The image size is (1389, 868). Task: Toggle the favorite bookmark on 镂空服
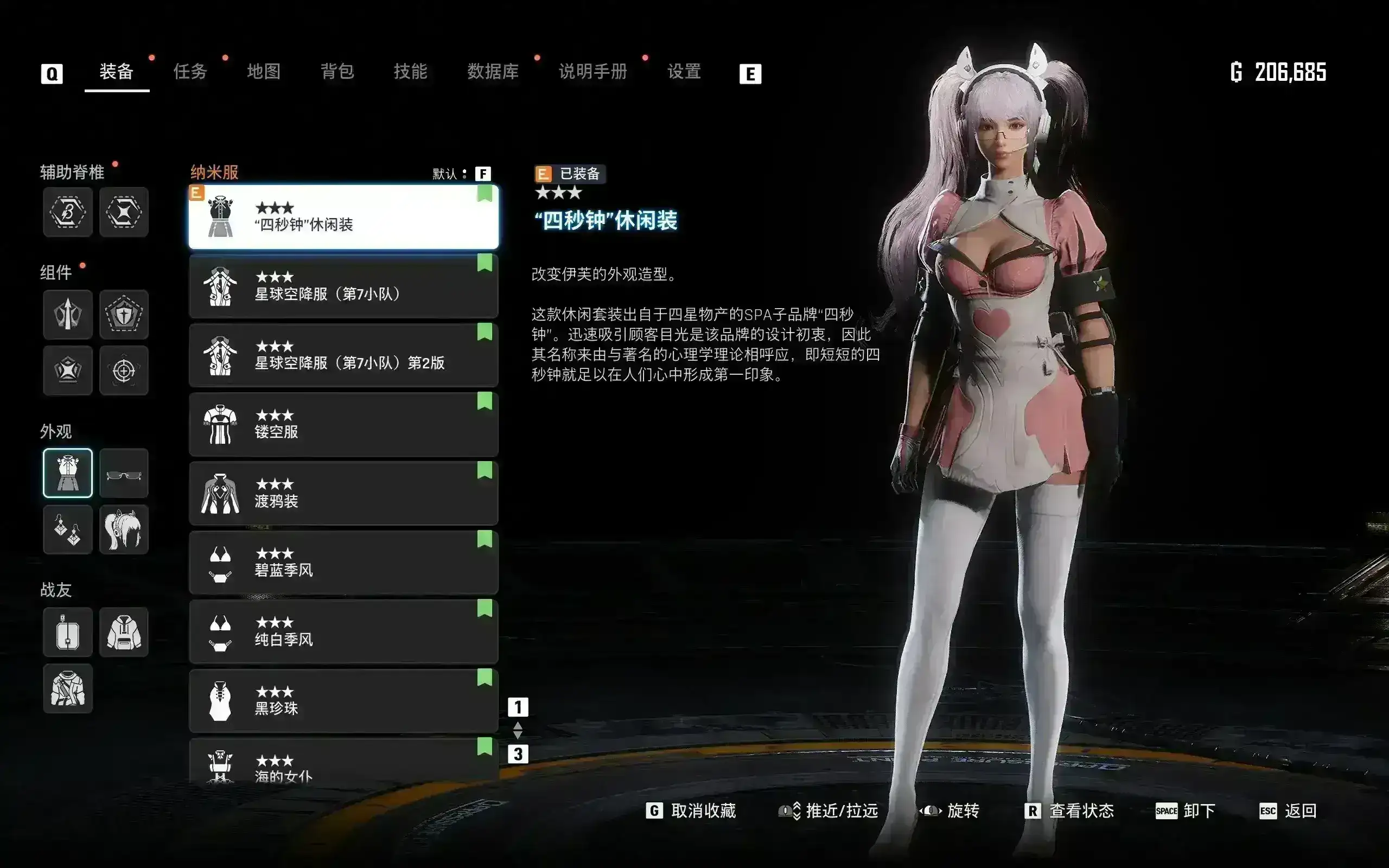(486, 401)
